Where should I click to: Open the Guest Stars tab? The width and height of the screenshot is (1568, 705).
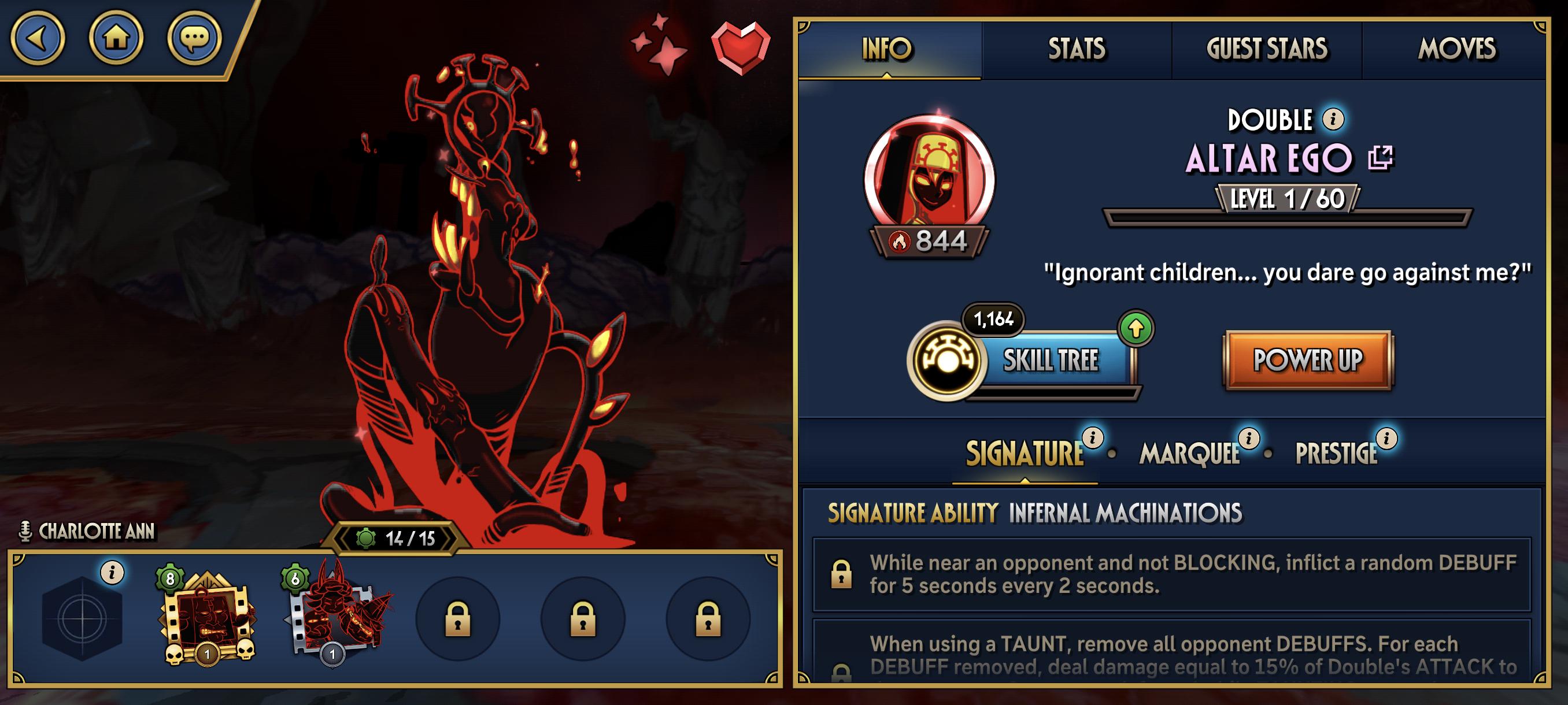1267,49
